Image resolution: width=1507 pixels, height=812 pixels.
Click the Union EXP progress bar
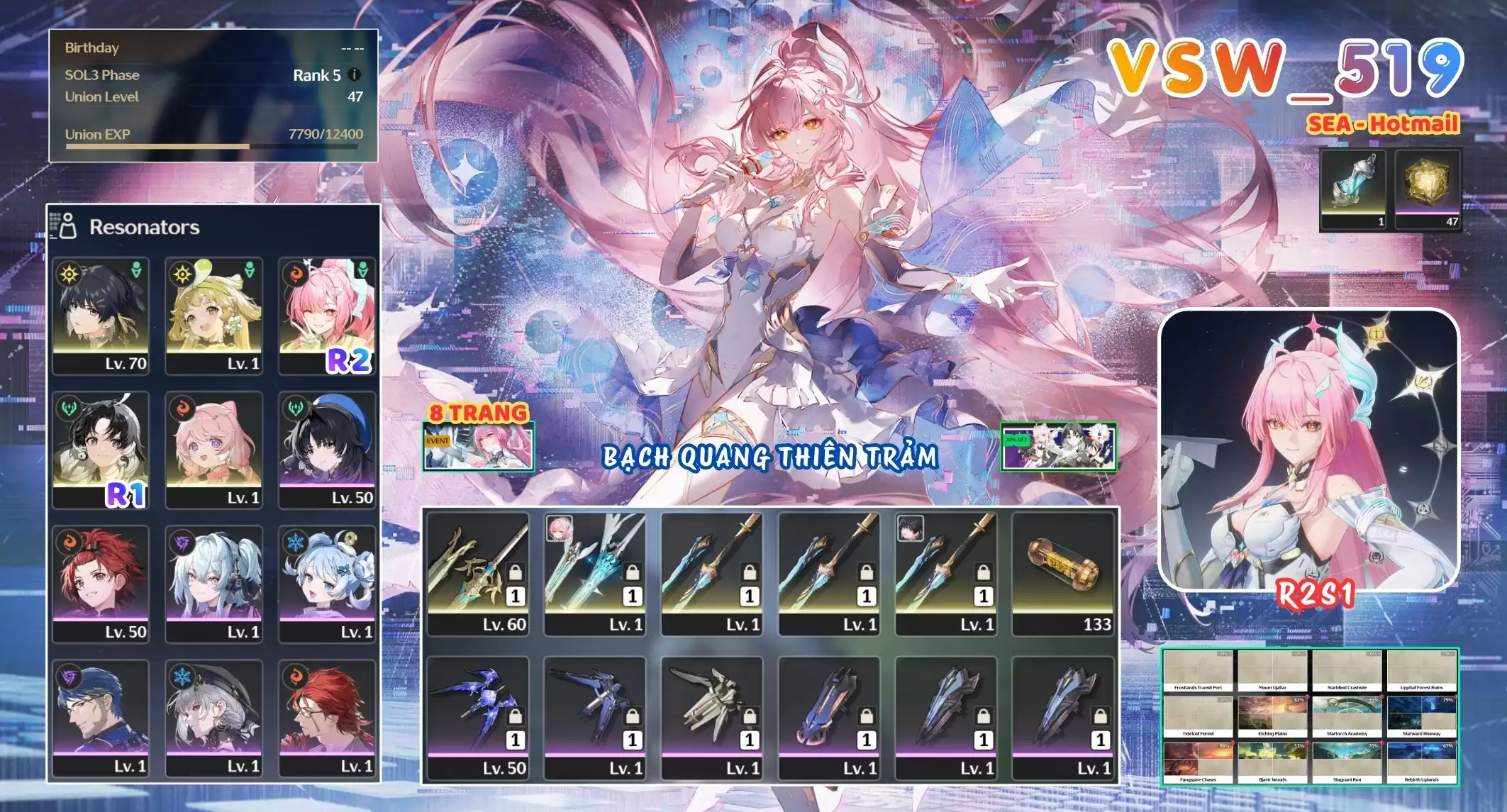tap(206, 145)
